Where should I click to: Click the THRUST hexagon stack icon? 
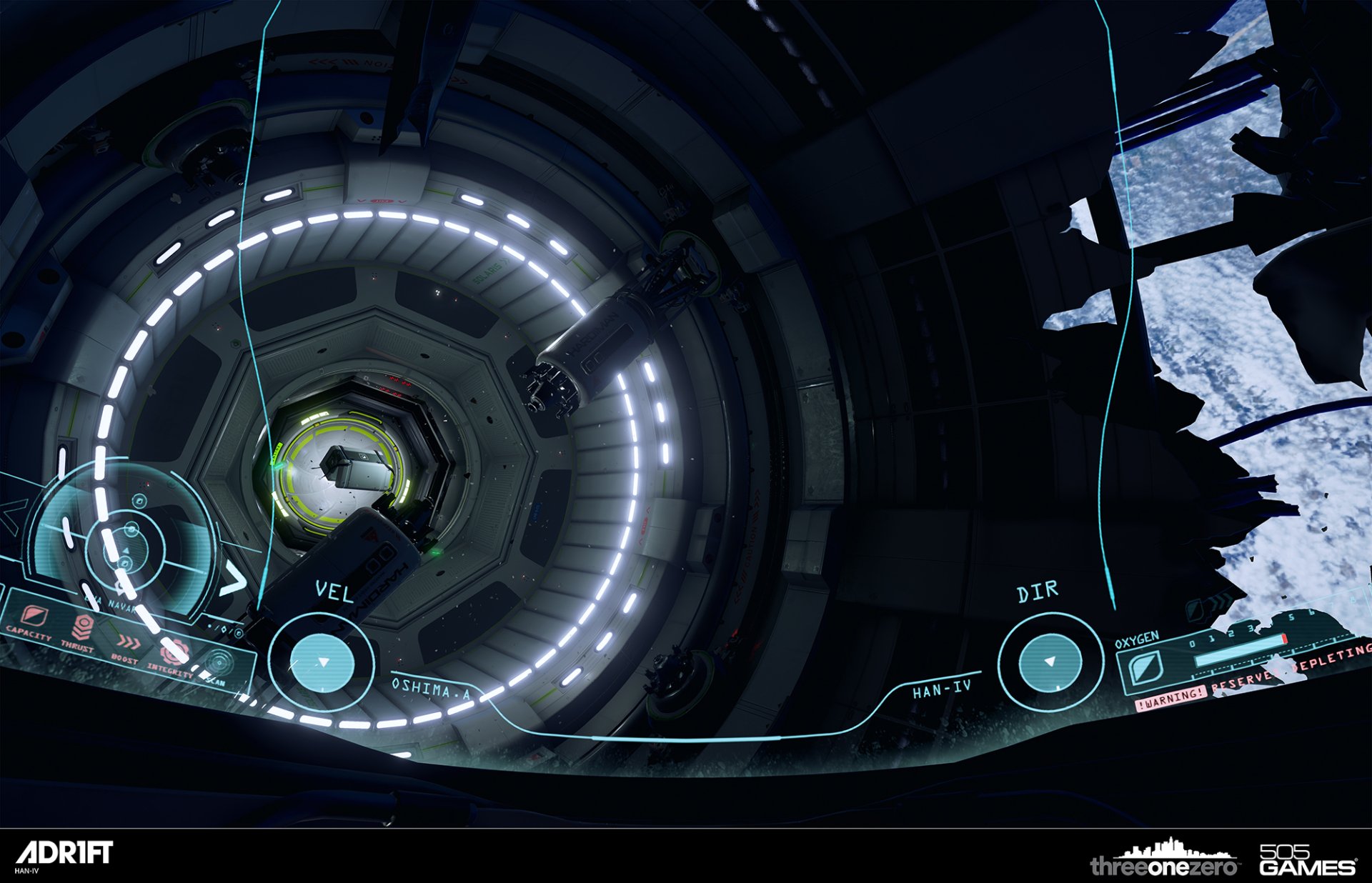(84, 627)
